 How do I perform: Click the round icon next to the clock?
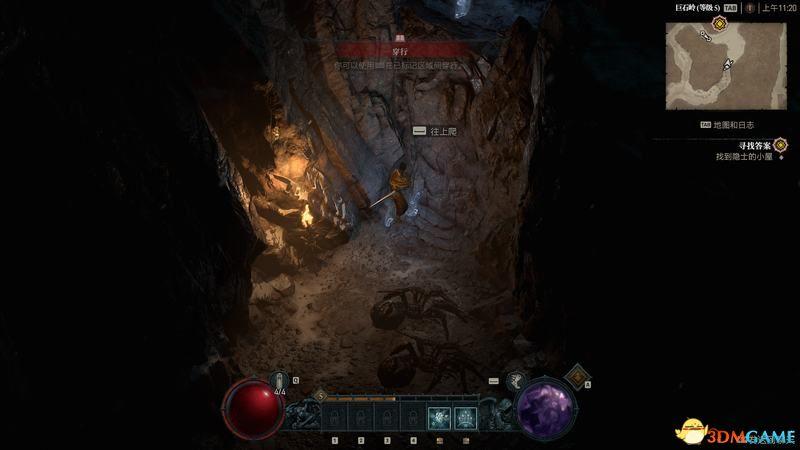point(750,7)
